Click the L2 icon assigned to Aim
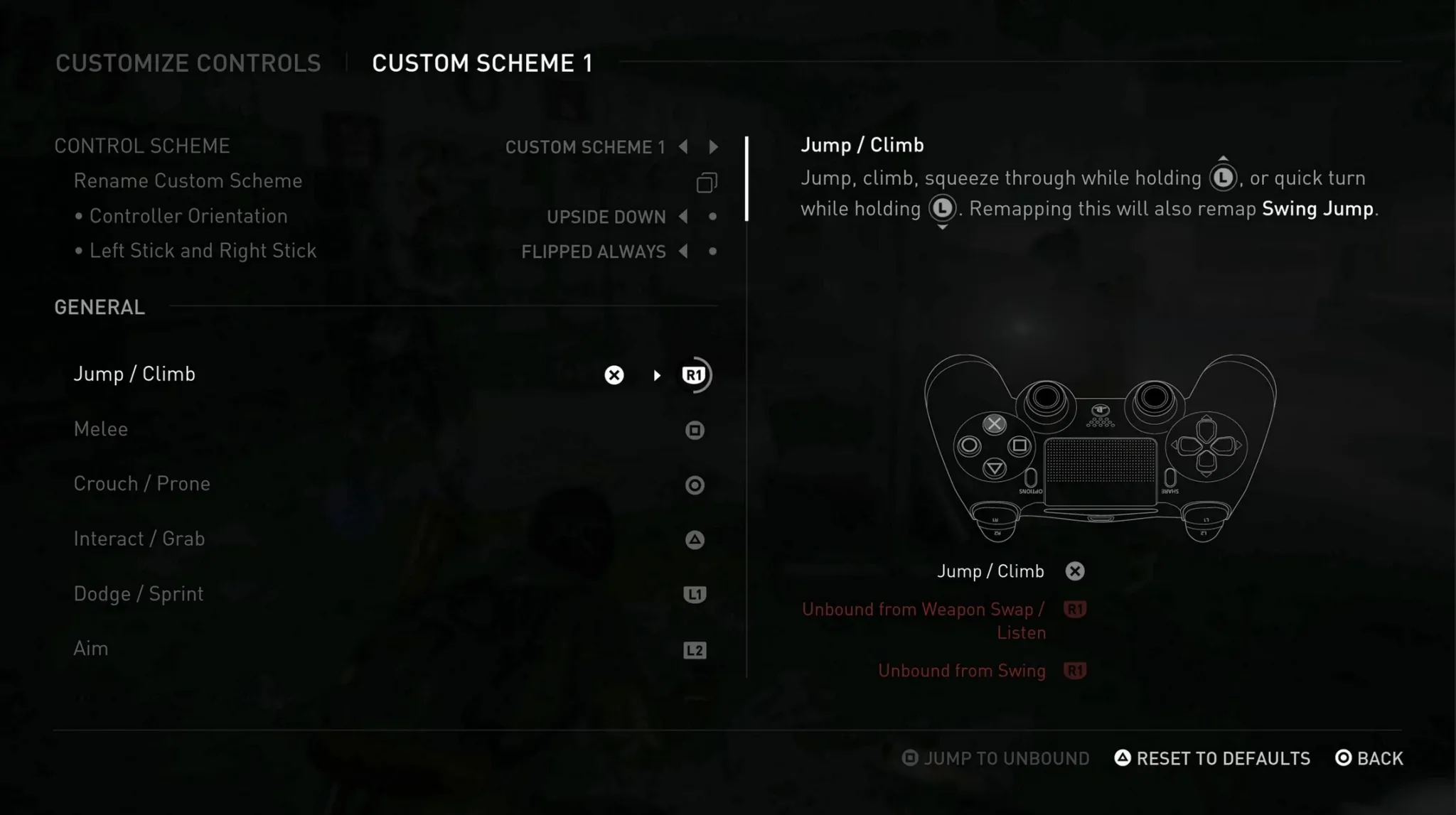Screen dimensions: 1456x815 point(693,649)
